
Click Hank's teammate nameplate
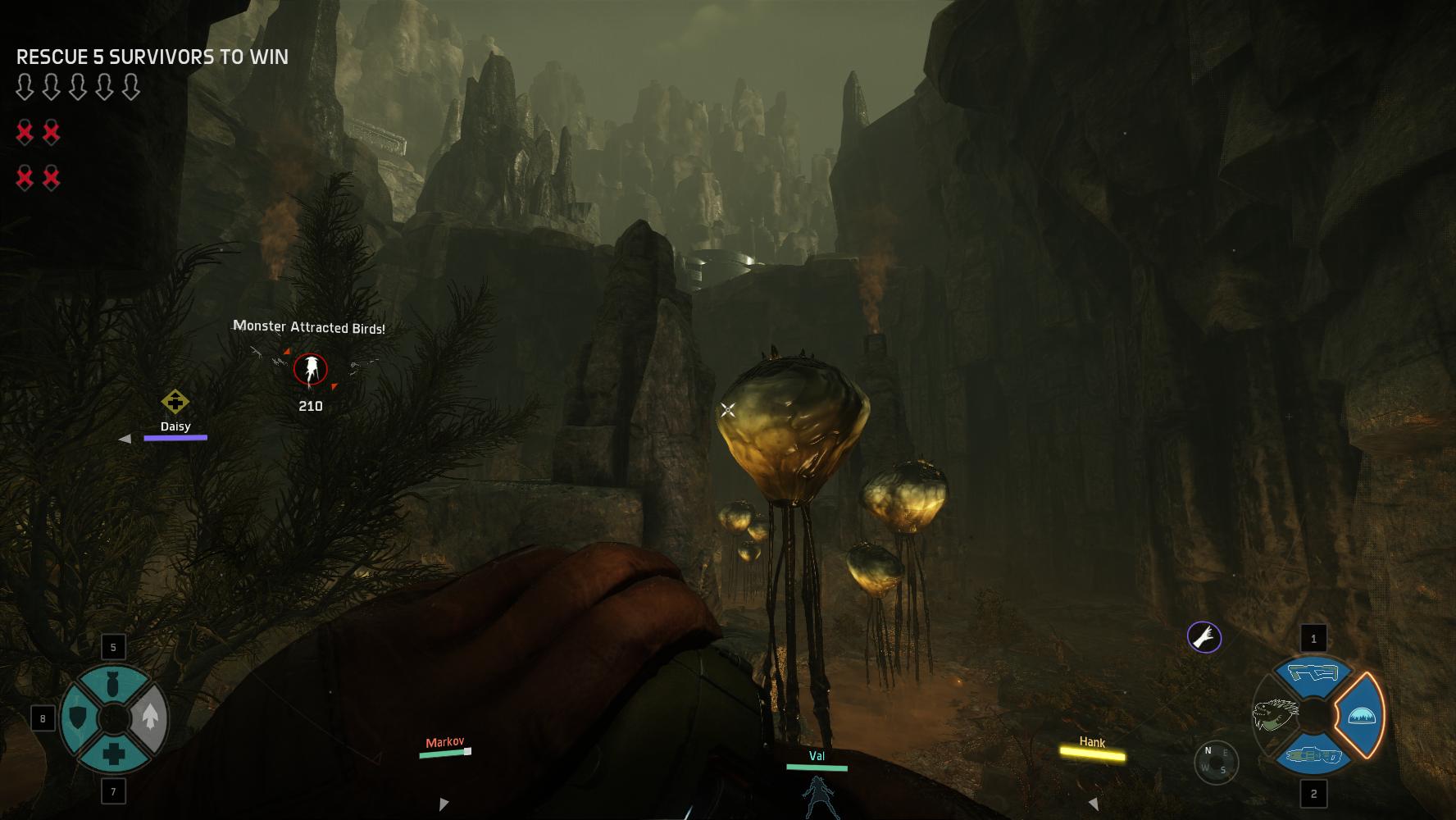(1092, 743)
